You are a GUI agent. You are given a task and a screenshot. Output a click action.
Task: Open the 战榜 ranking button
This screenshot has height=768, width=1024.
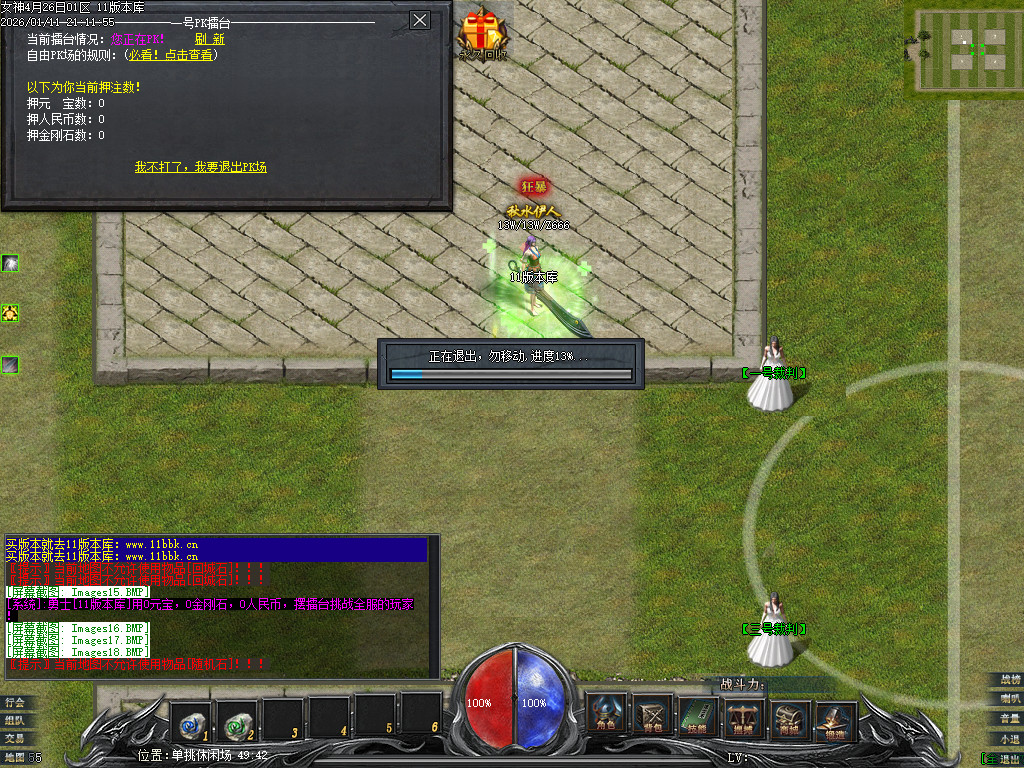pos(1009,680)
